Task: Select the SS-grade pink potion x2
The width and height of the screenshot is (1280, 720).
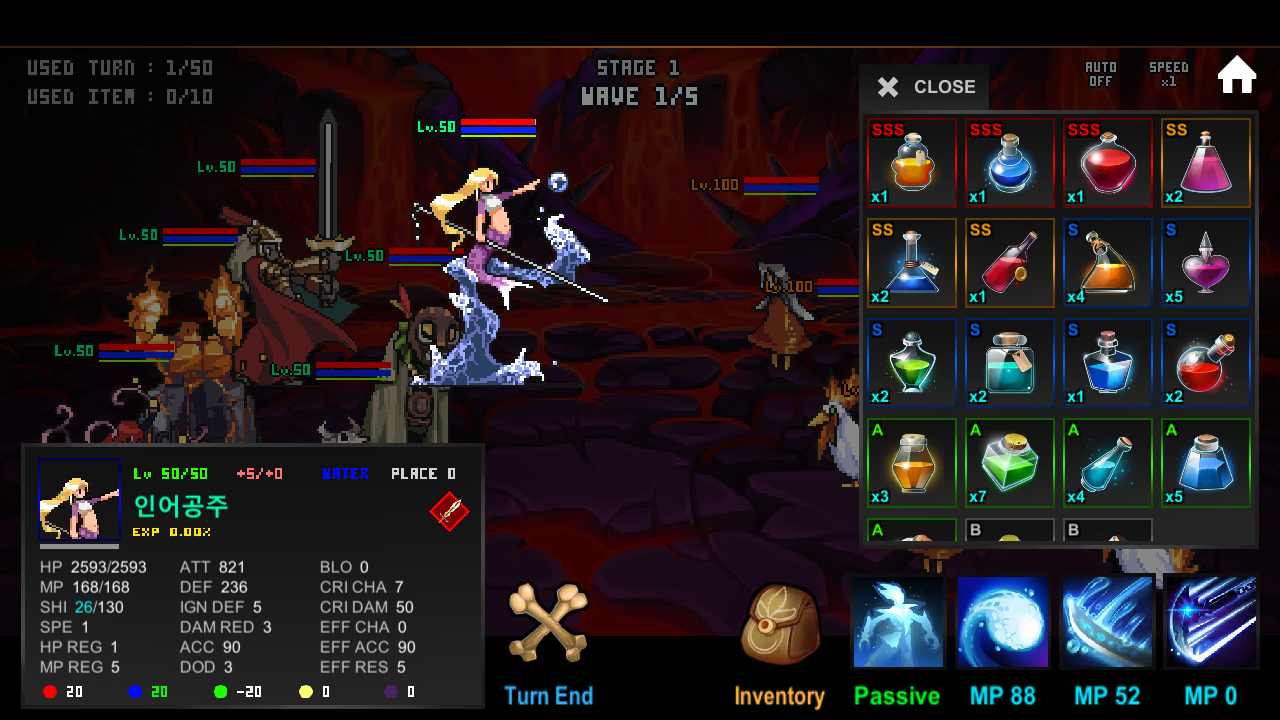Action: pyautogui.click(x=1205, y=162)
